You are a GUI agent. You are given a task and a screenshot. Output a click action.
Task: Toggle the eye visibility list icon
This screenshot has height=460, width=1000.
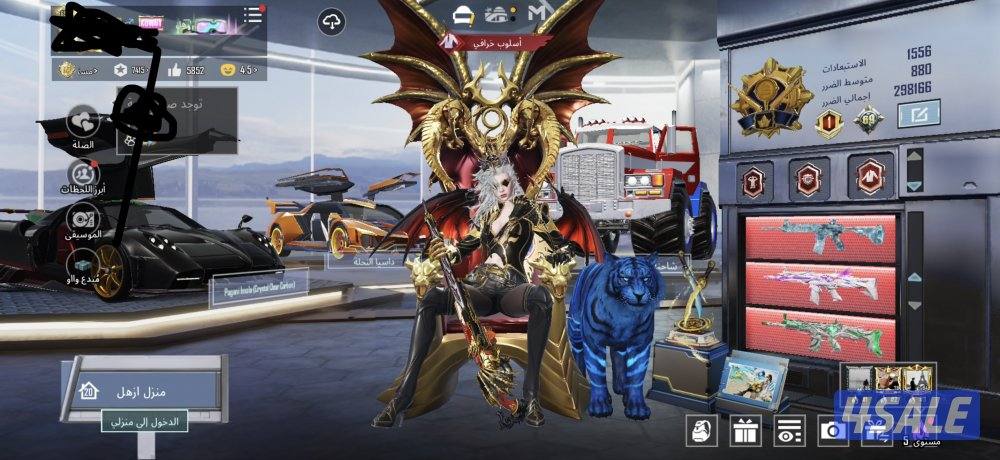(x=788, y=432)
